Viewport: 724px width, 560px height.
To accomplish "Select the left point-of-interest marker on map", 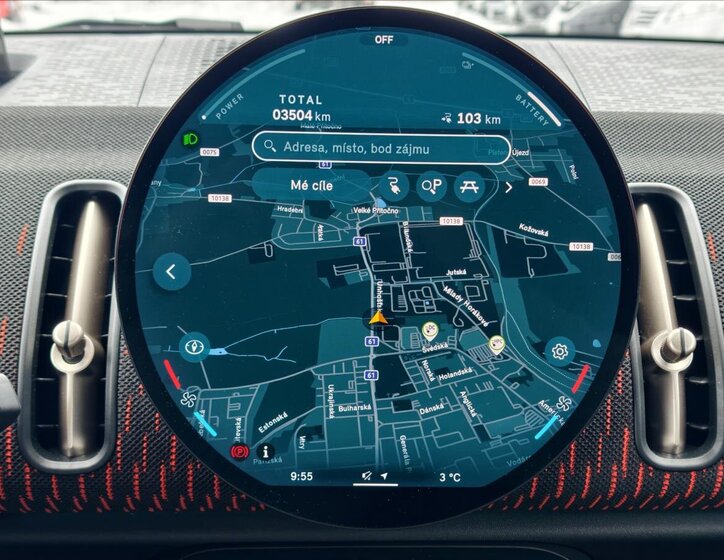I will point(430,330).
